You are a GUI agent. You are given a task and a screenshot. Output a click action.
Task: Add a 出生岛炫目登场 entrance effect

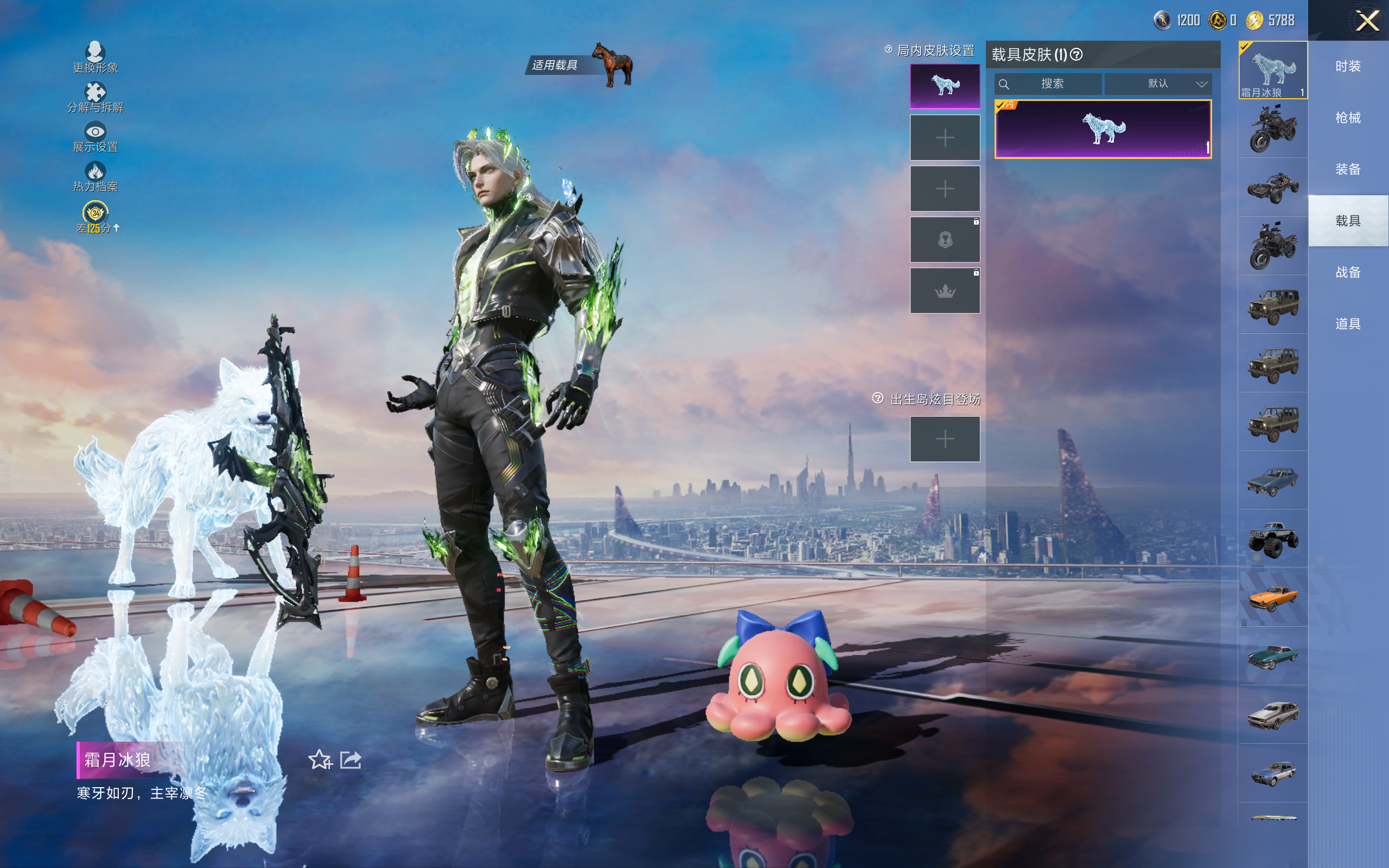[945, 439]
